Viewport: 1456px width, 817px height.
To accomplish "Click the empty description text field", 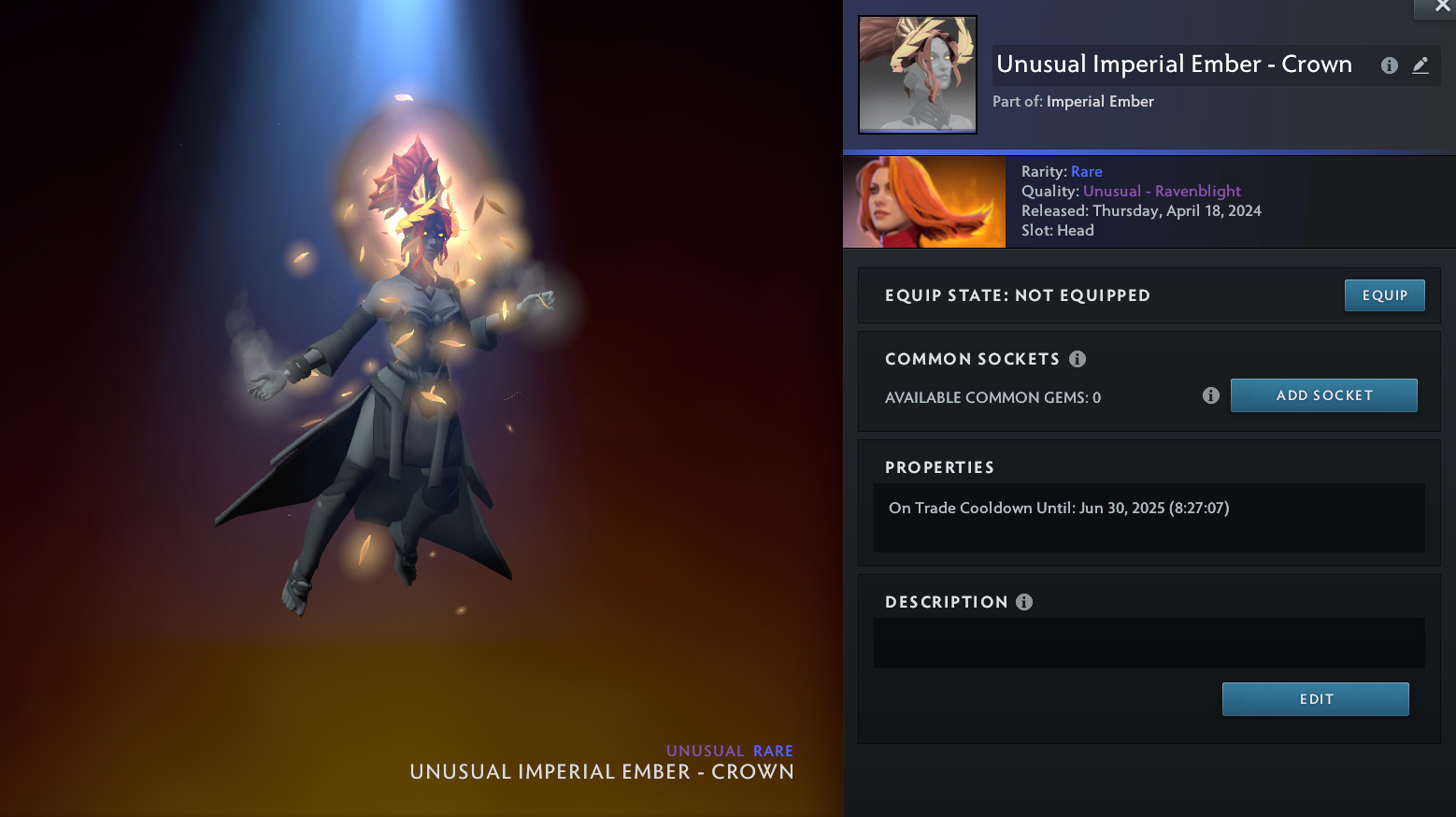I will click(x=1149, y=643).
